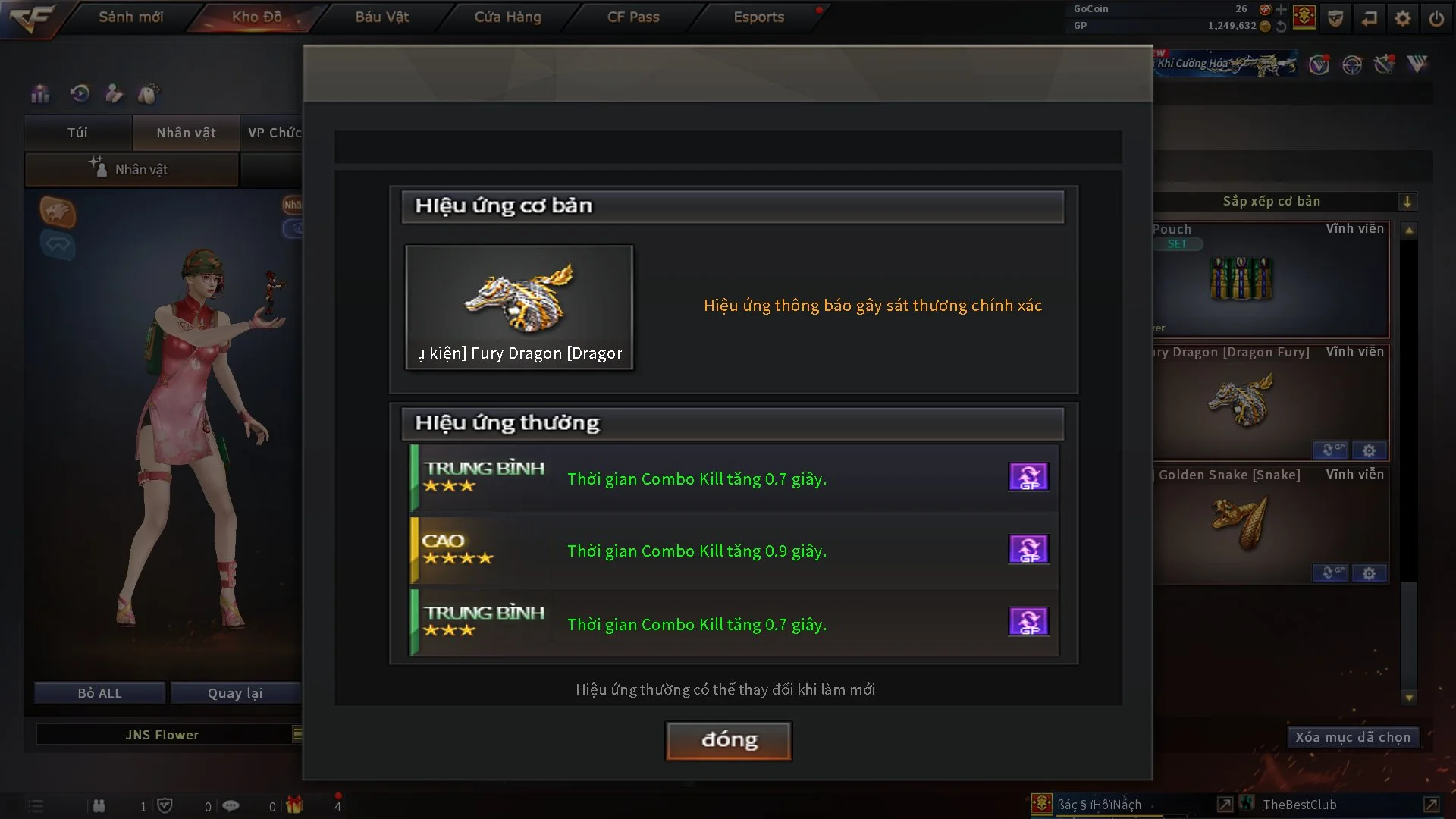Click the pet egg icon above the character tabs
This screenshot has height=819, width=1456.
149,93
